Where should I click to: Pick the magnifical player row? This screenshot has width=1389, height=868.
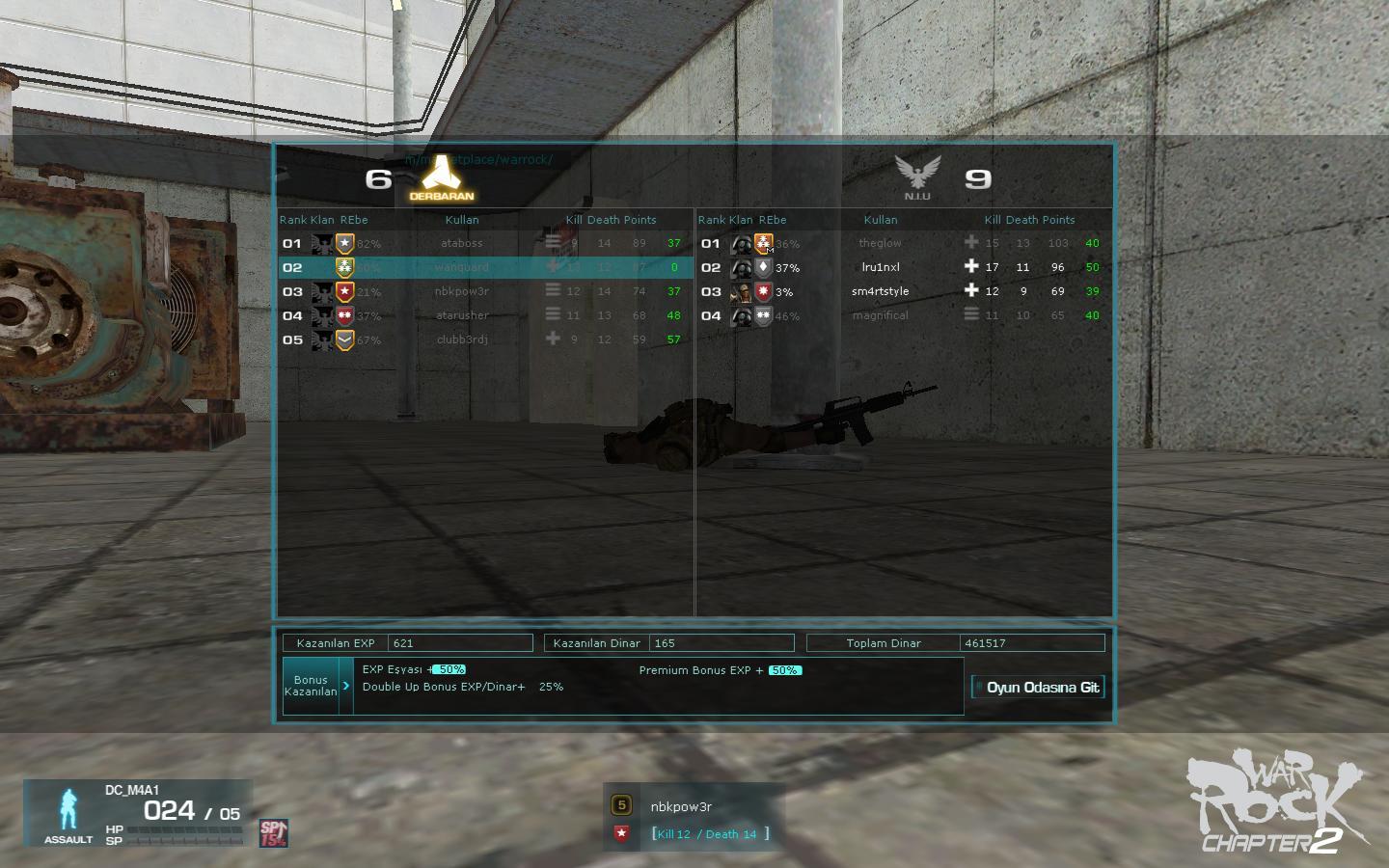coord(880,315)
